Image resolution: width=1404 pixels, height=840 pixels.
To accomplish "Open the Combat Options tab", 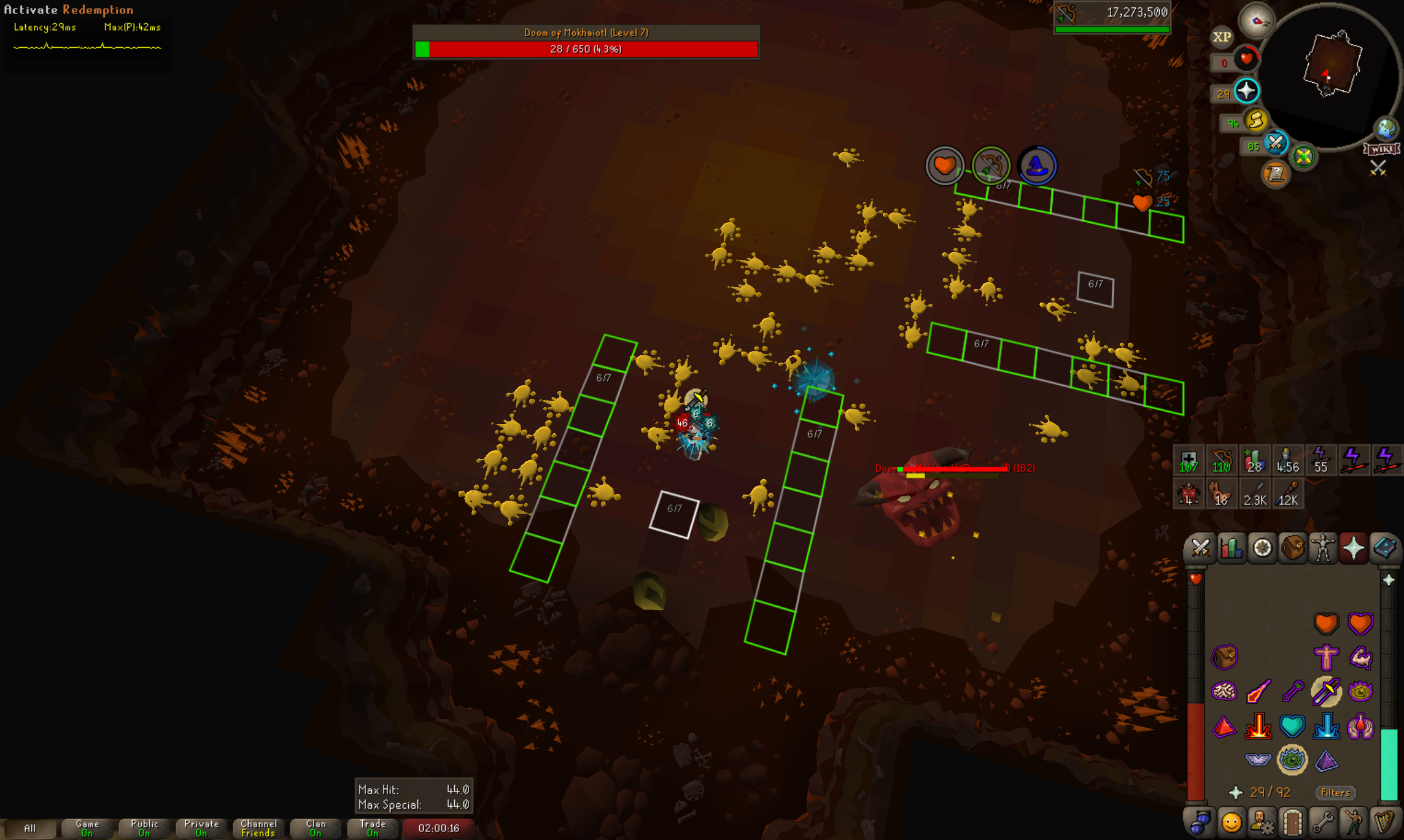I will pos(1200,547).
